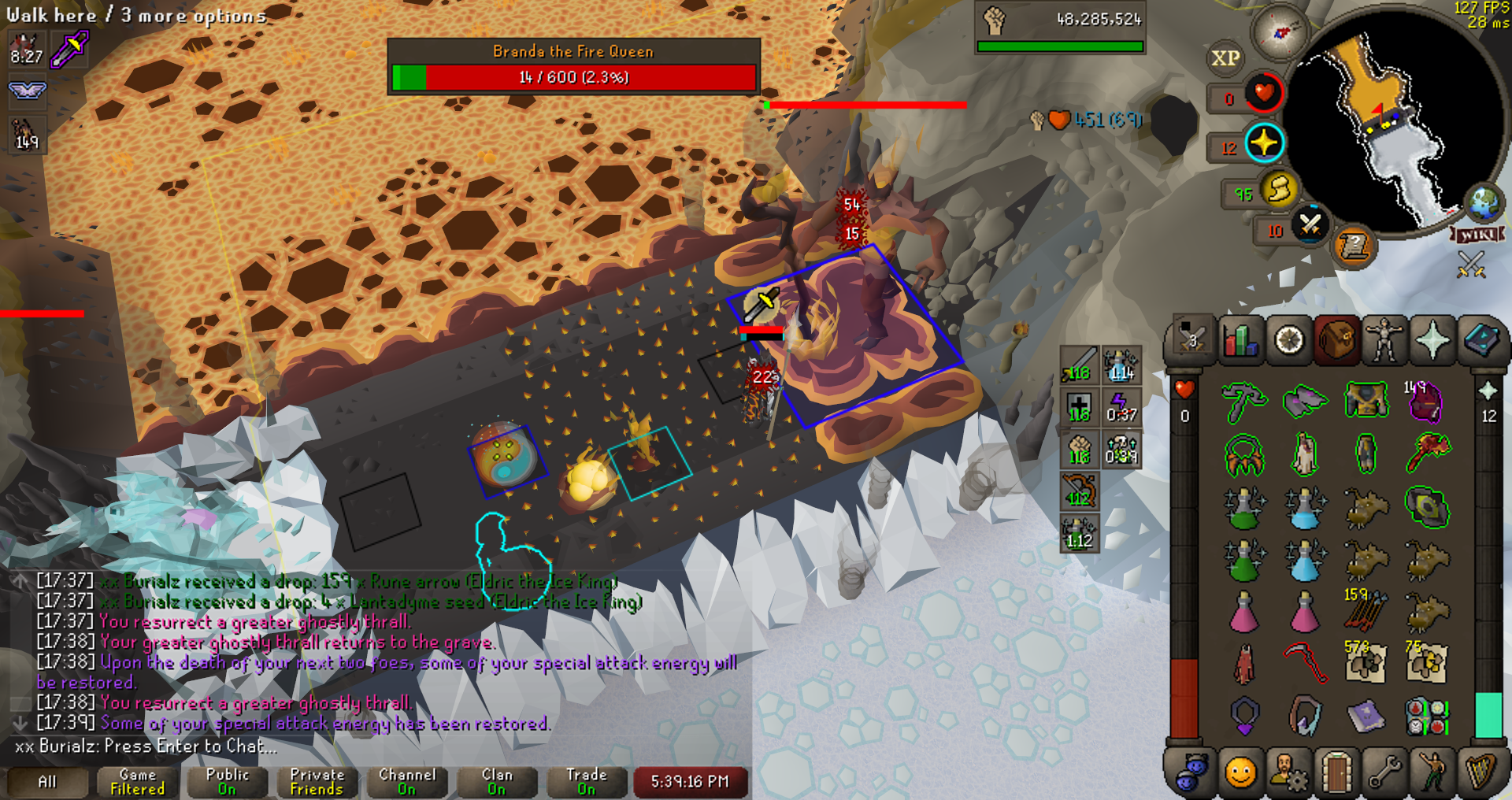Toggle run using the boot orb
This screenshot has width=1512, height=800.
pos(1279,190)
